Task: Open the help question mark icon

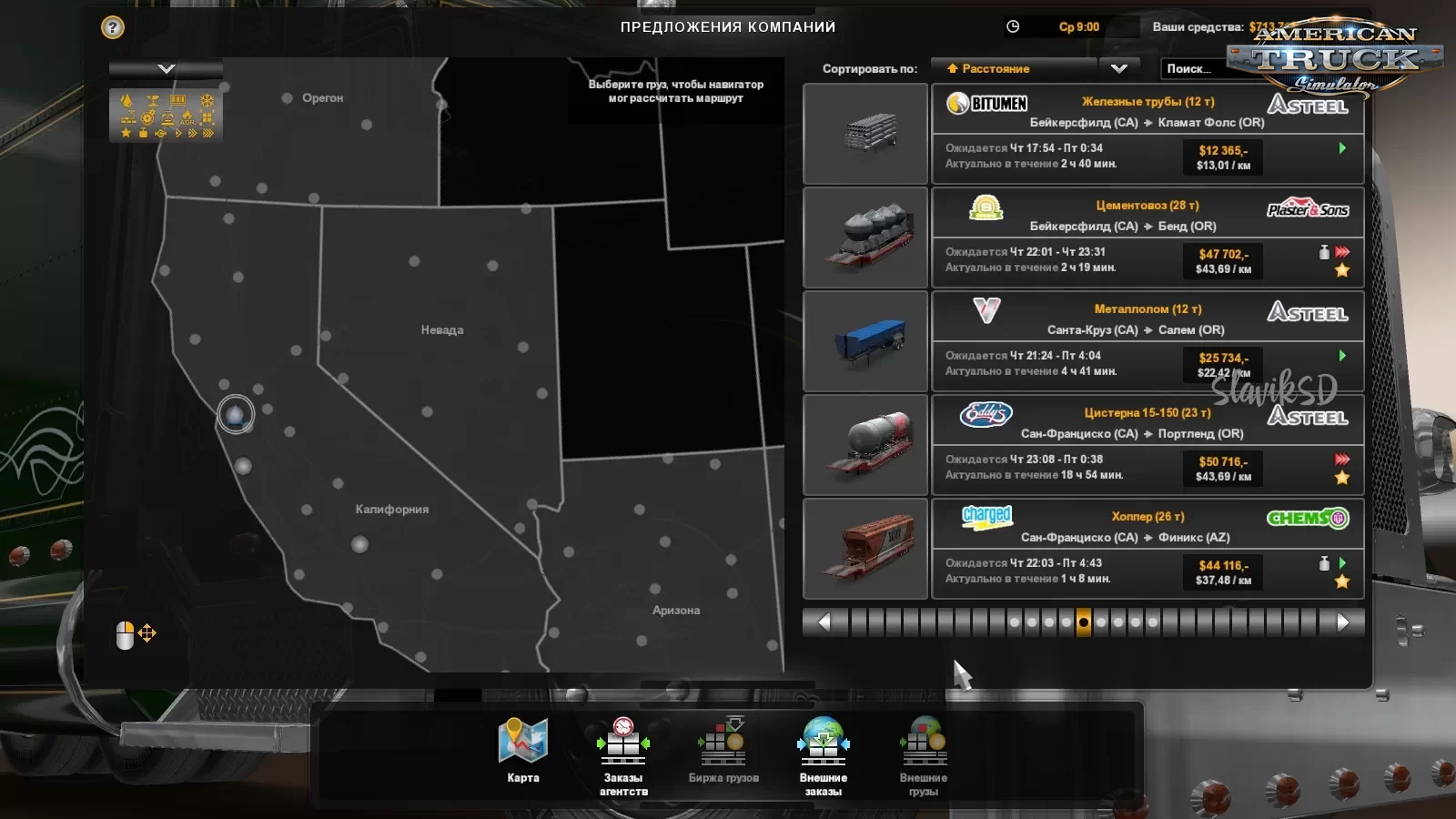Action: tap(111, 28)
